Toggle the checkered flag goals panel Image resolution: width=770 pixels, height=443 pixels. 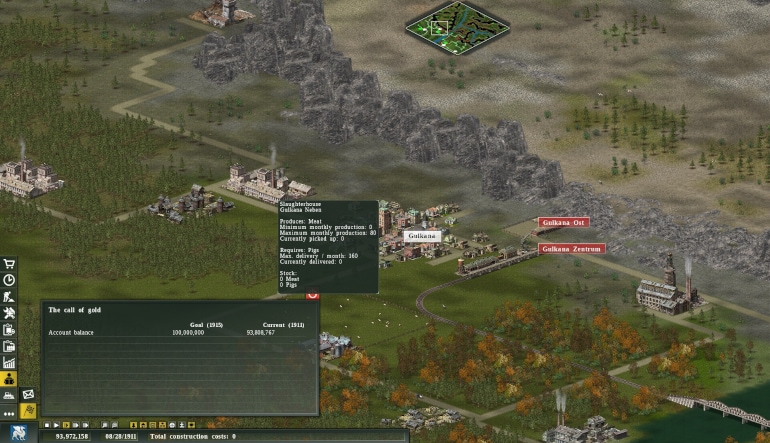pyautogui.click(x=28, y=411)
